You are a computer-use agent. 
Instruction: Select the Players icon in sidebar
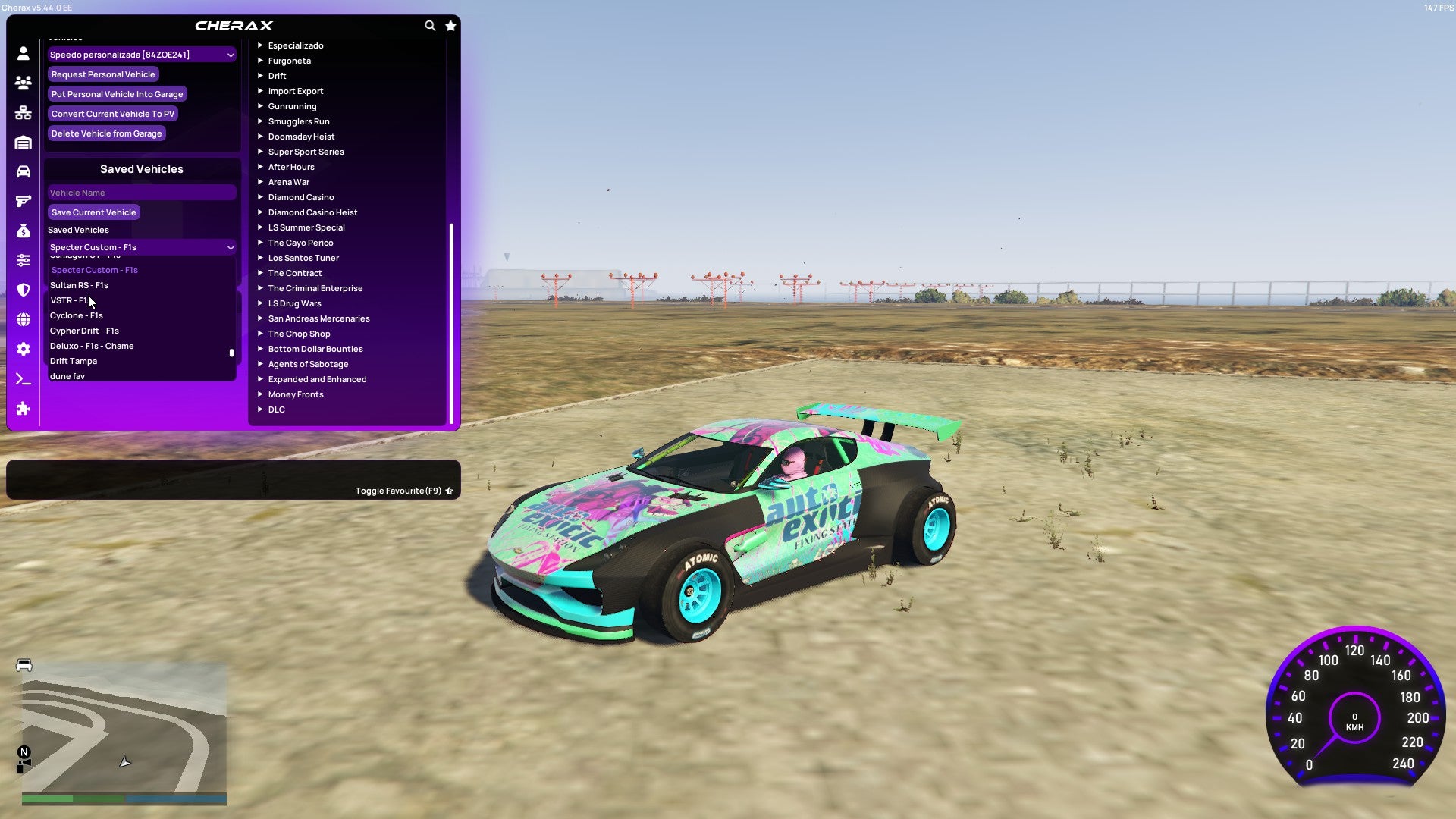point(23,83)
